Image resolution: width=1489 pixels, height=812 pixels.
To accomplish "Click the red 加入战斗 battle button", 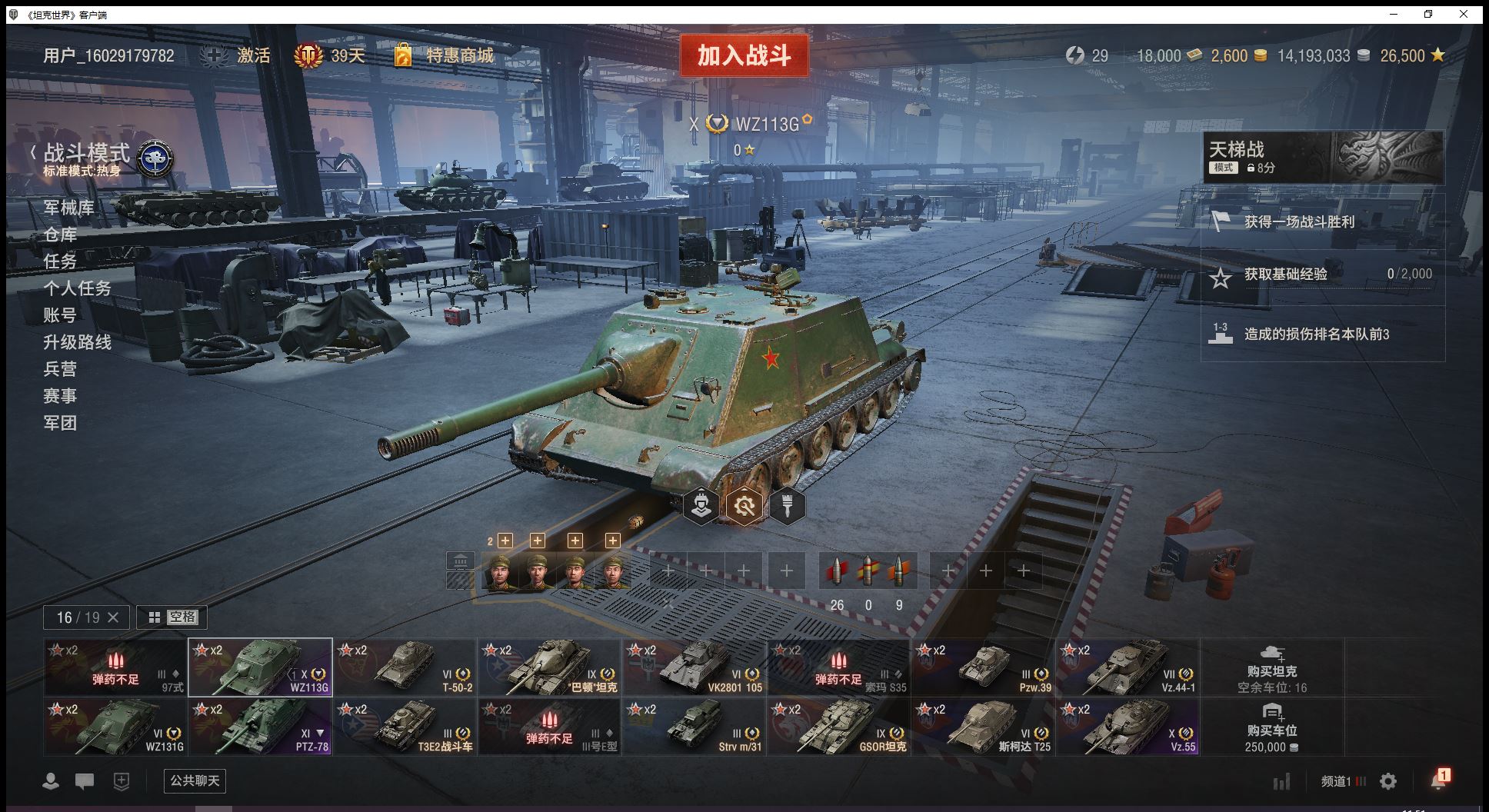I will click(x=744, y=55).
